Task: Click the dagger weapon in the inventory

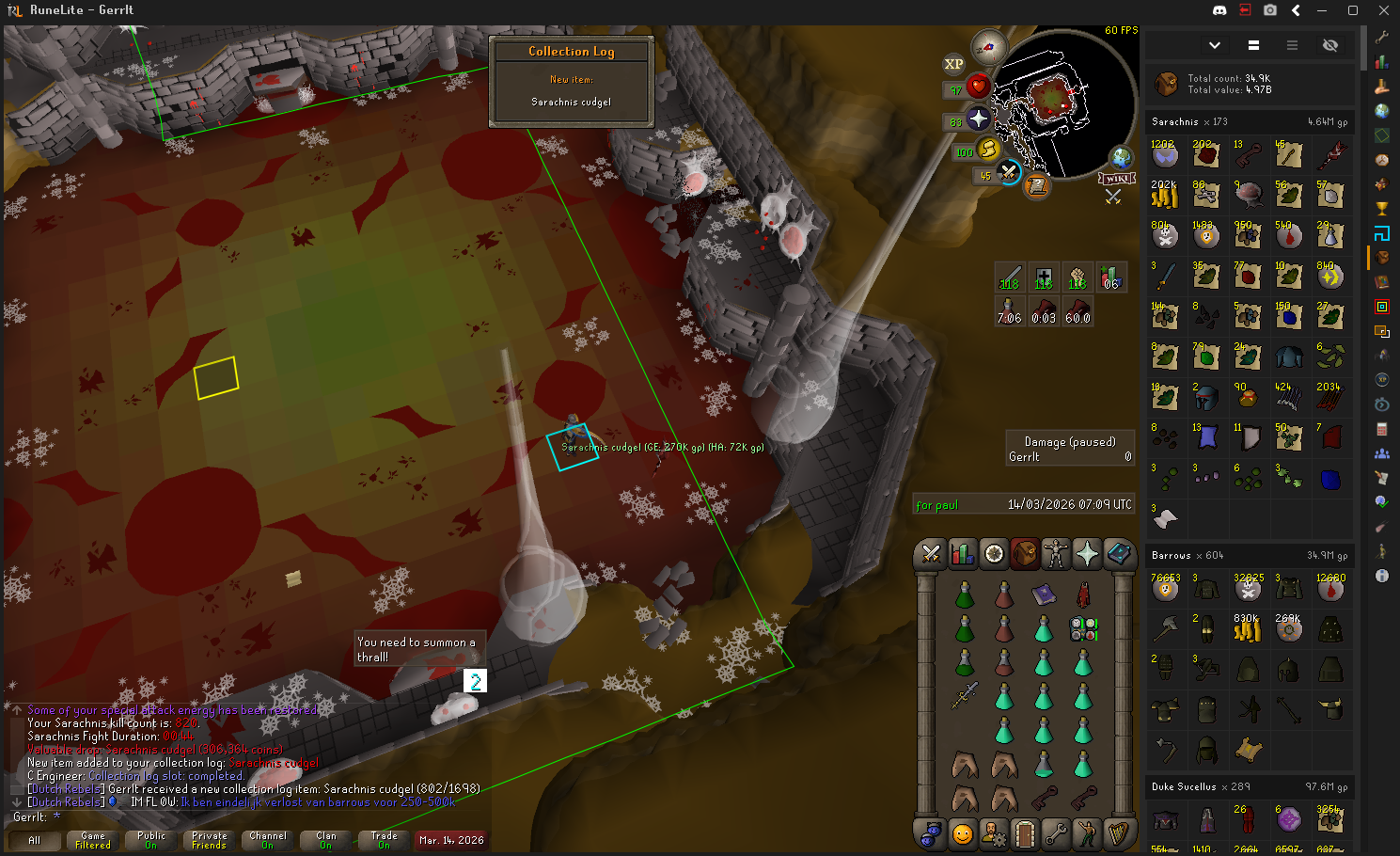Action: click(x=965, y=695)
